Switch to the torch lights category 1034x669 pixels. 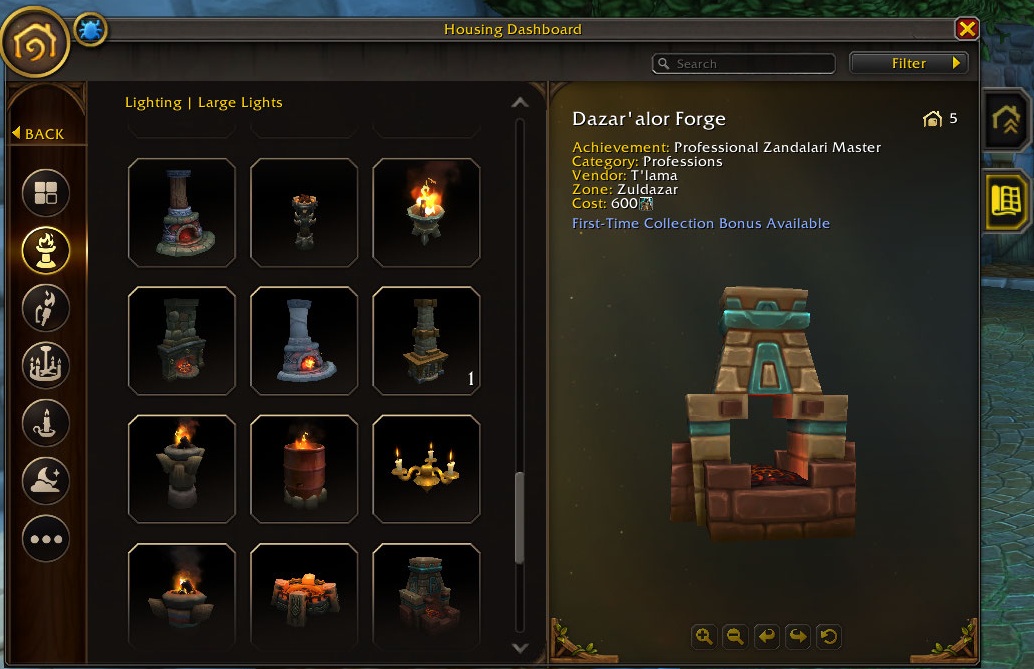[x=46, y=308]
